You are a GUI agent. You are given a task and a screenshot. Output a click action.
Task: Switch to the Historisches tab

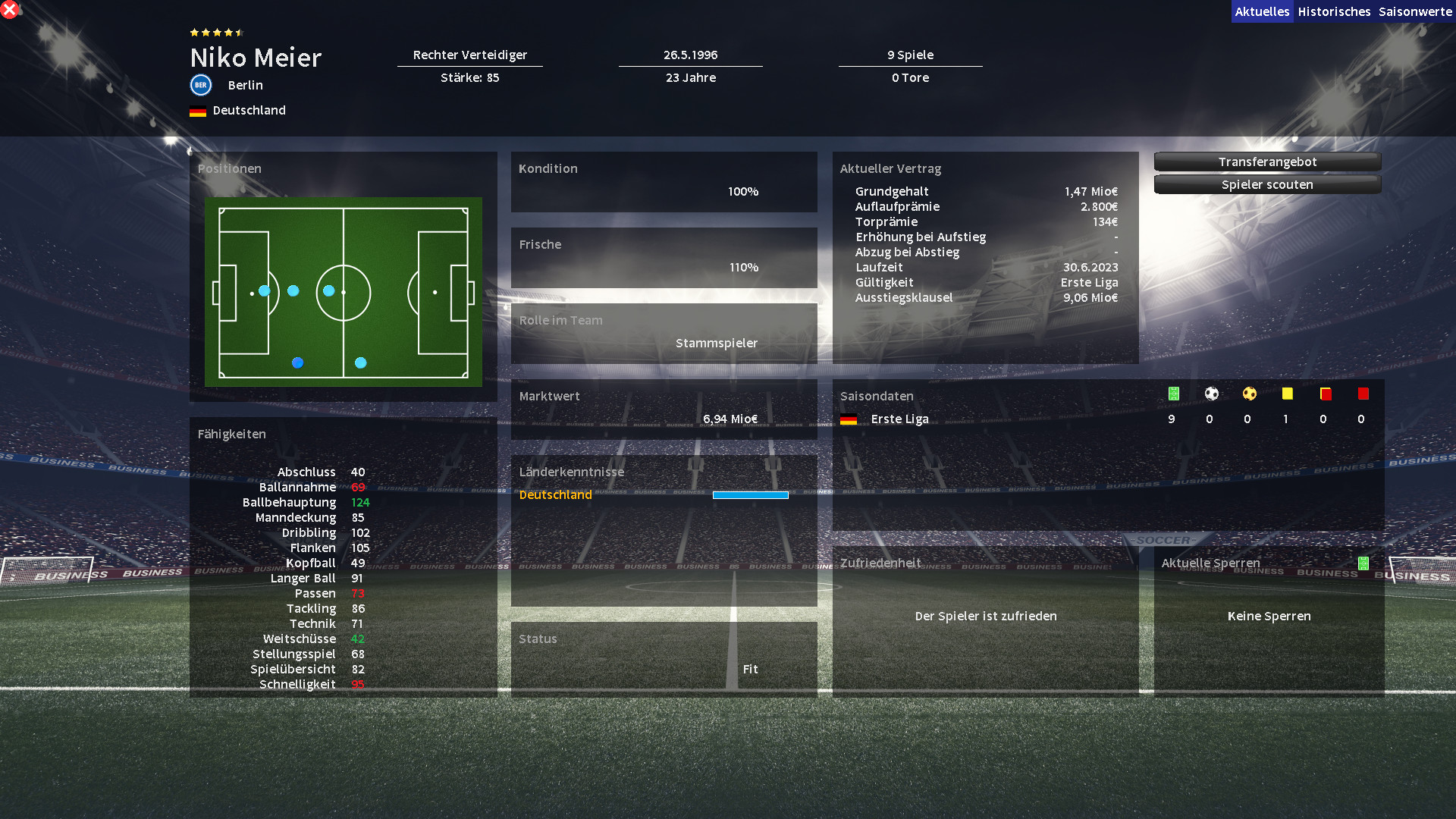[1334, 11]
